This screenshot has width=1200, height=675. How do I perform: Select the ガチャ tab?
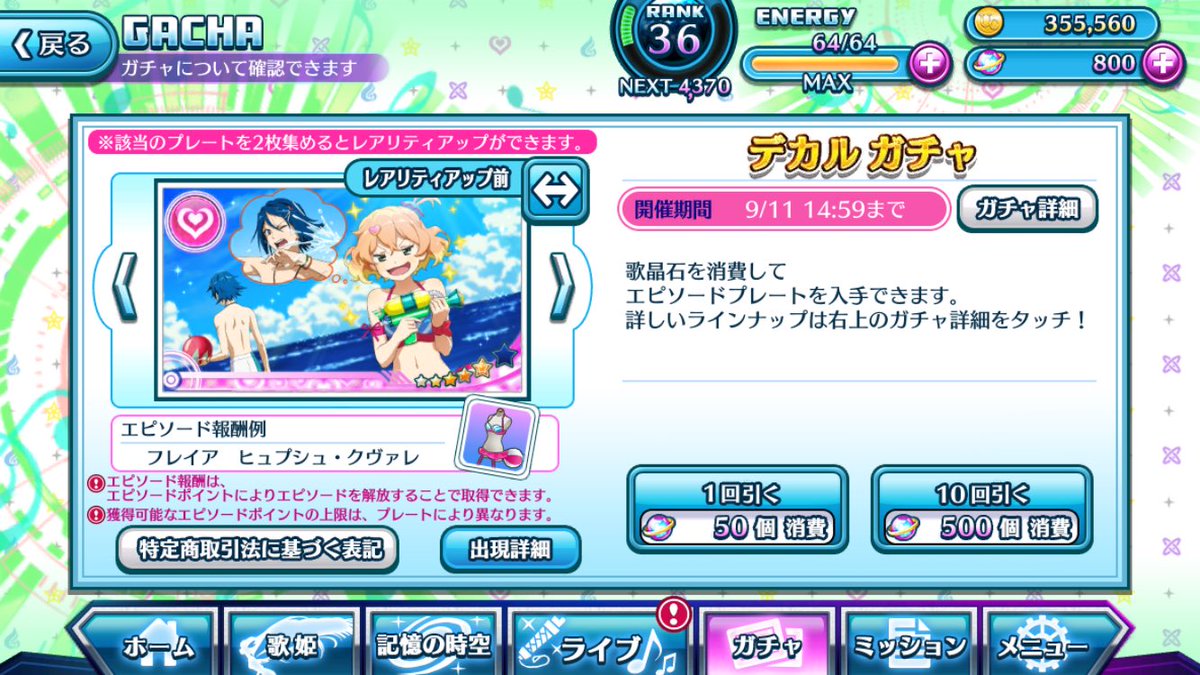pyautogui.click(x=766, y=645)
